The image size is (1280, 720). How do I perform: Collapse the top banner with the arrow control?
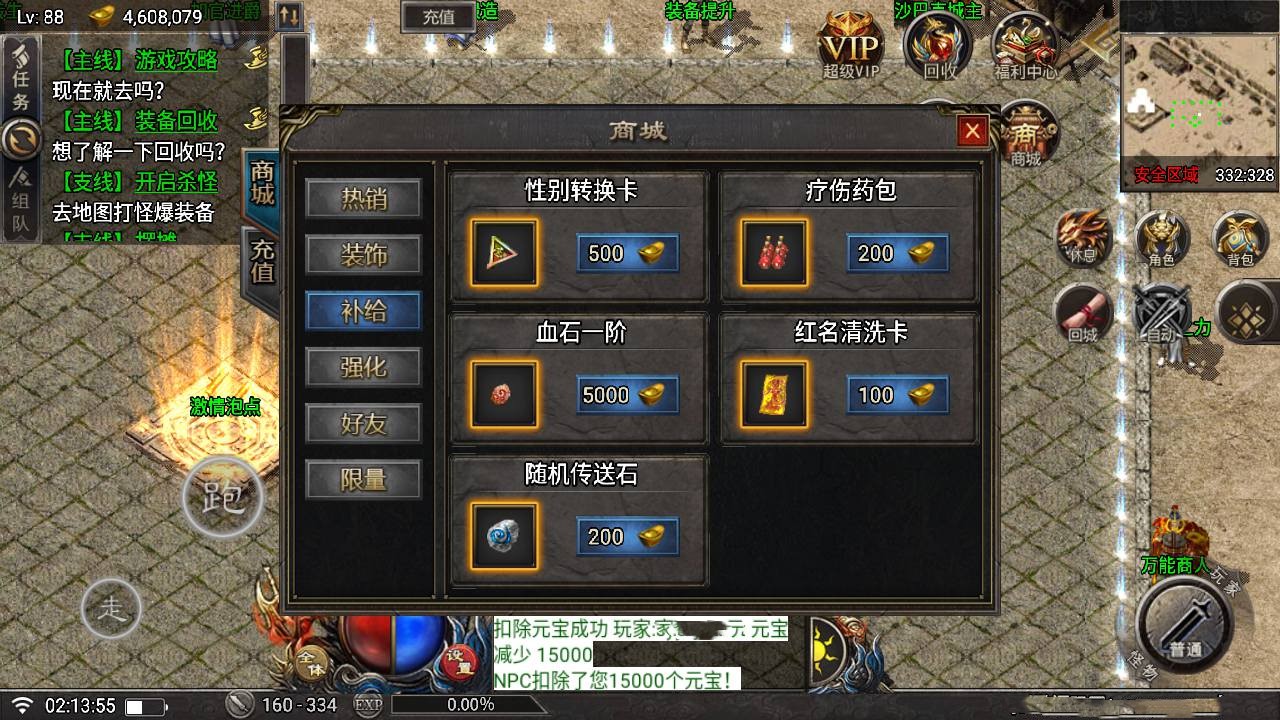289,17
